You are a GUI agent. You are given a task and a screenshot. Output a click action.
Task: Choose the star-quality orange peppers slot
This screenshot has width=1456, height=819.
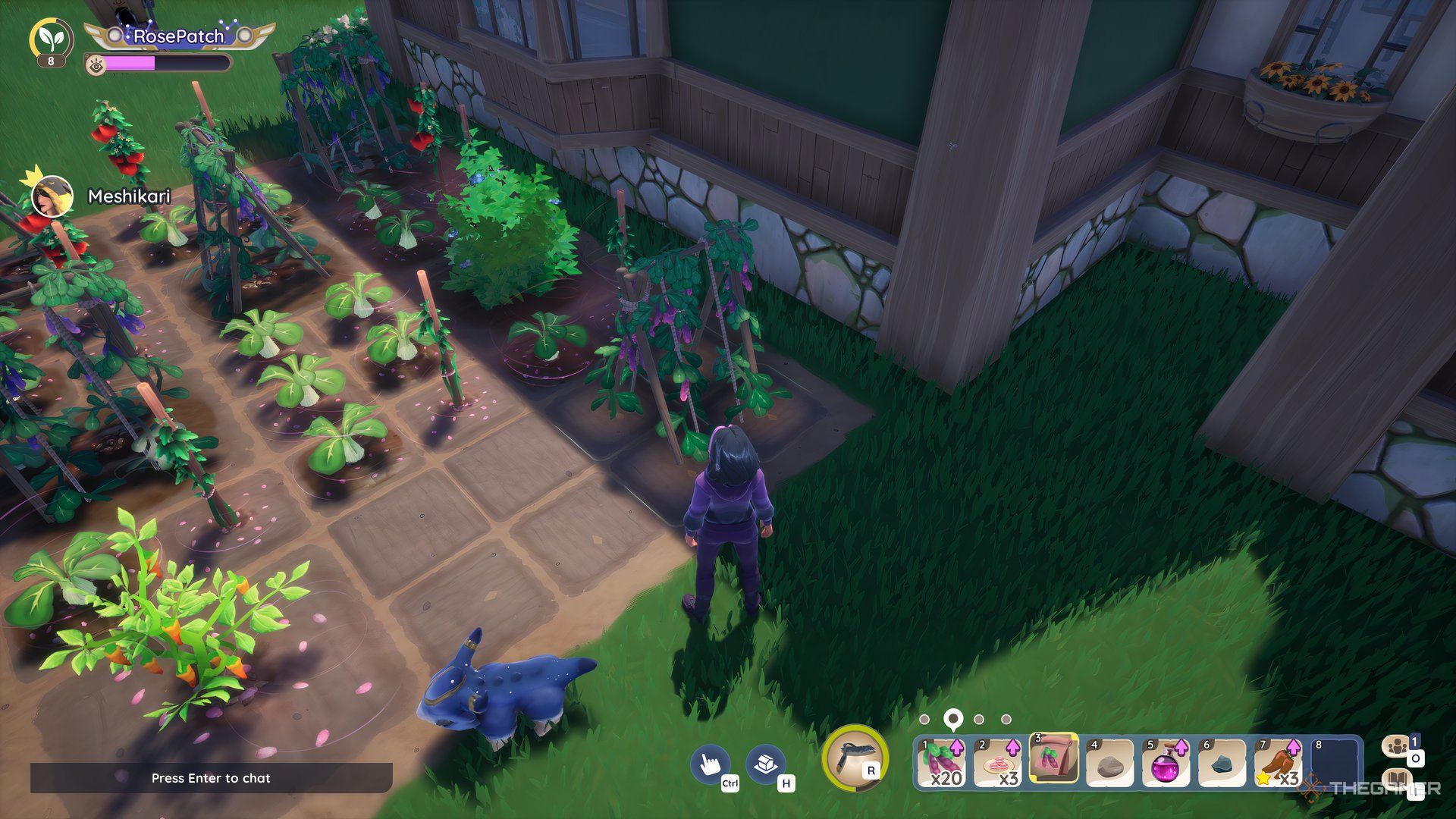[x=1278, y=763]
